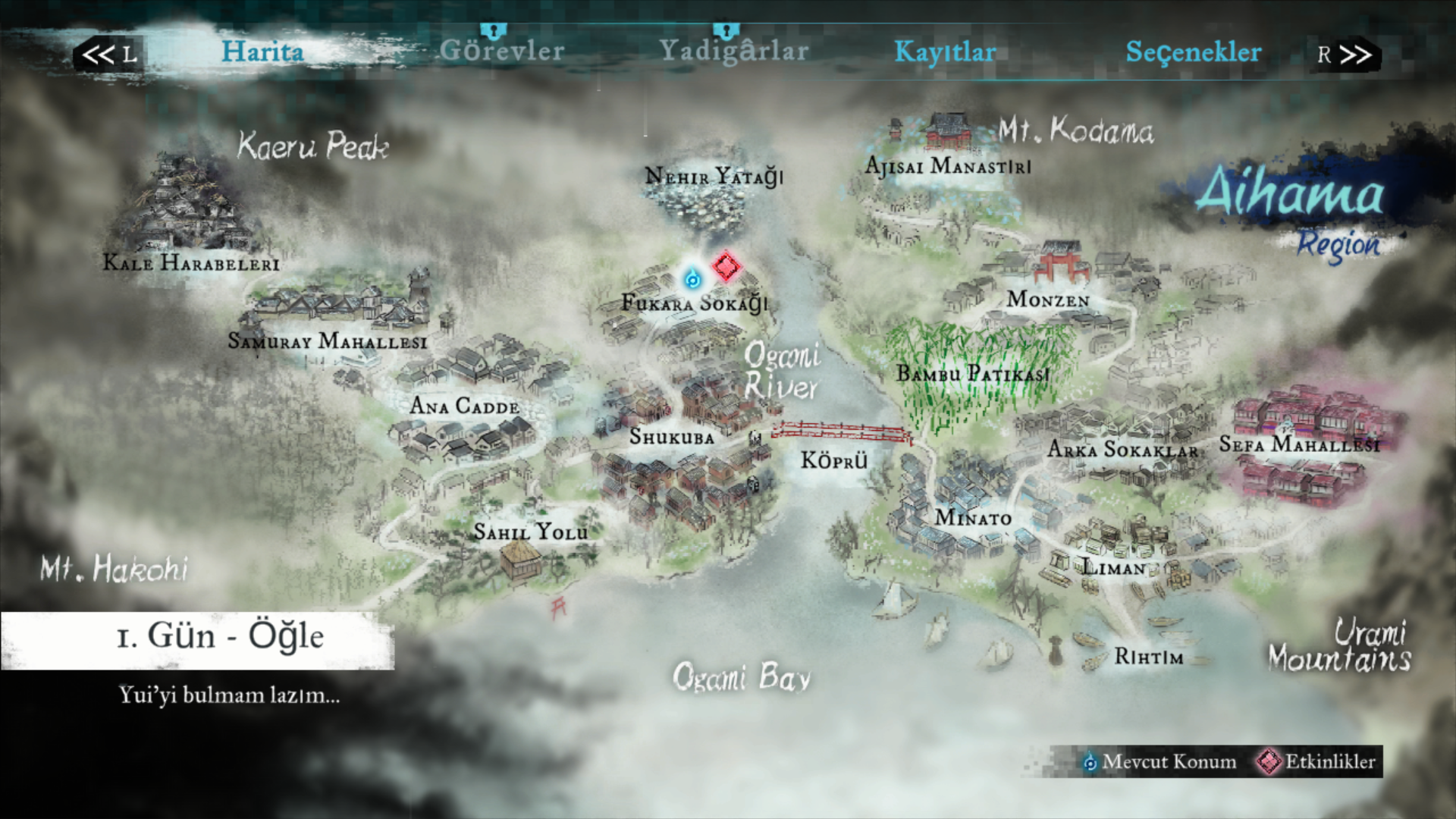Open the Yadigârlar tab
The image size is (1456, 819).
(733, 52)
